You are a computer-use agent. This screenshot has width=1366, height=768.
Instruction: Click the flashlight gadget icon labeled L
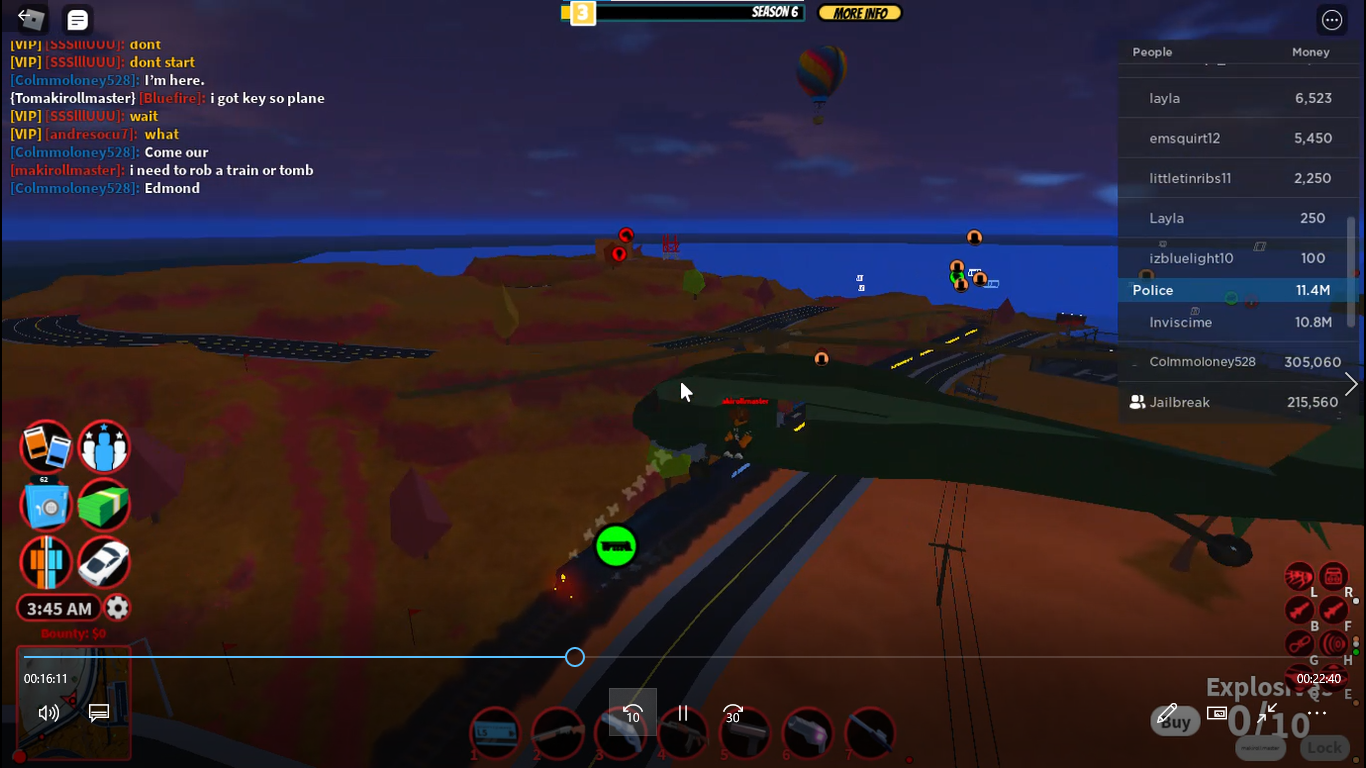click(x=1299, y=576)
